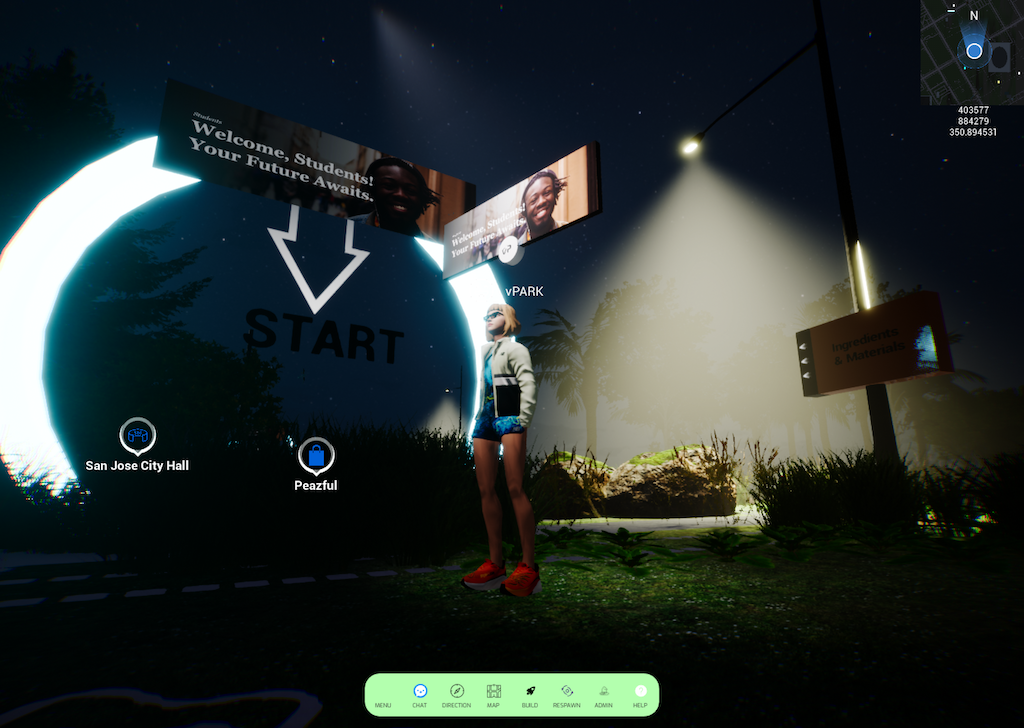1024x728 pixels.
Task: Open the Map from the toolbar
Action: (x=493, y=694)
